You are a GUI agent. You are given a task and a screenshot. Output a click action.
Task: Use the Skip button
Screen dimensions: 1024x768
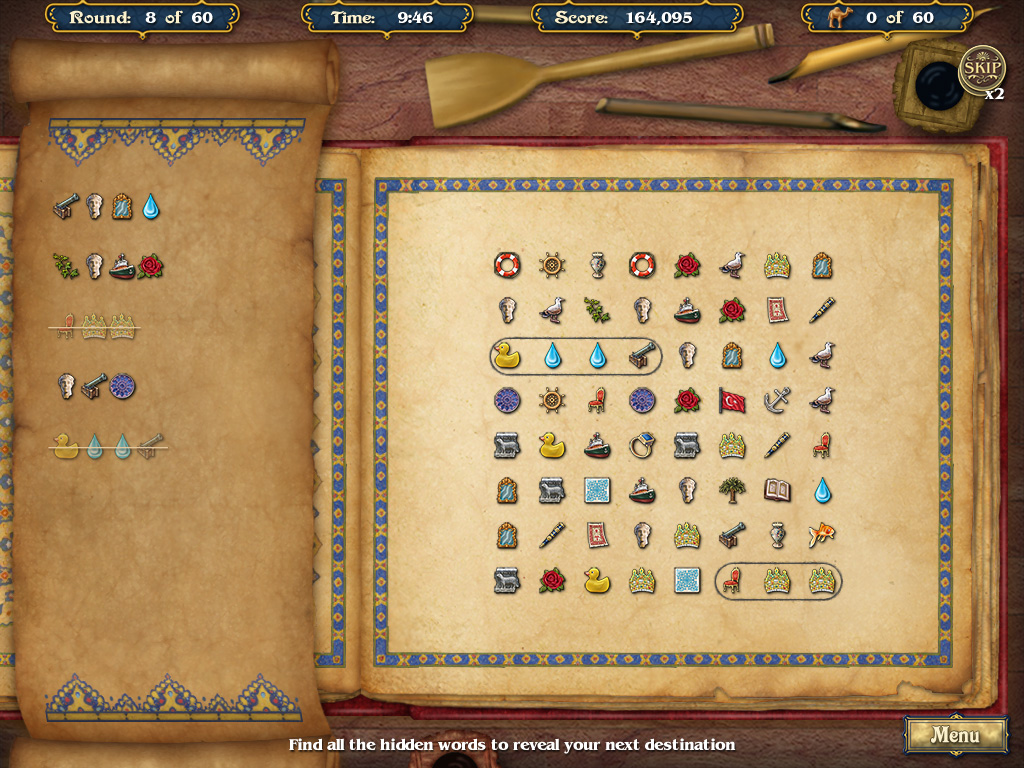click(x=981, y=69)
